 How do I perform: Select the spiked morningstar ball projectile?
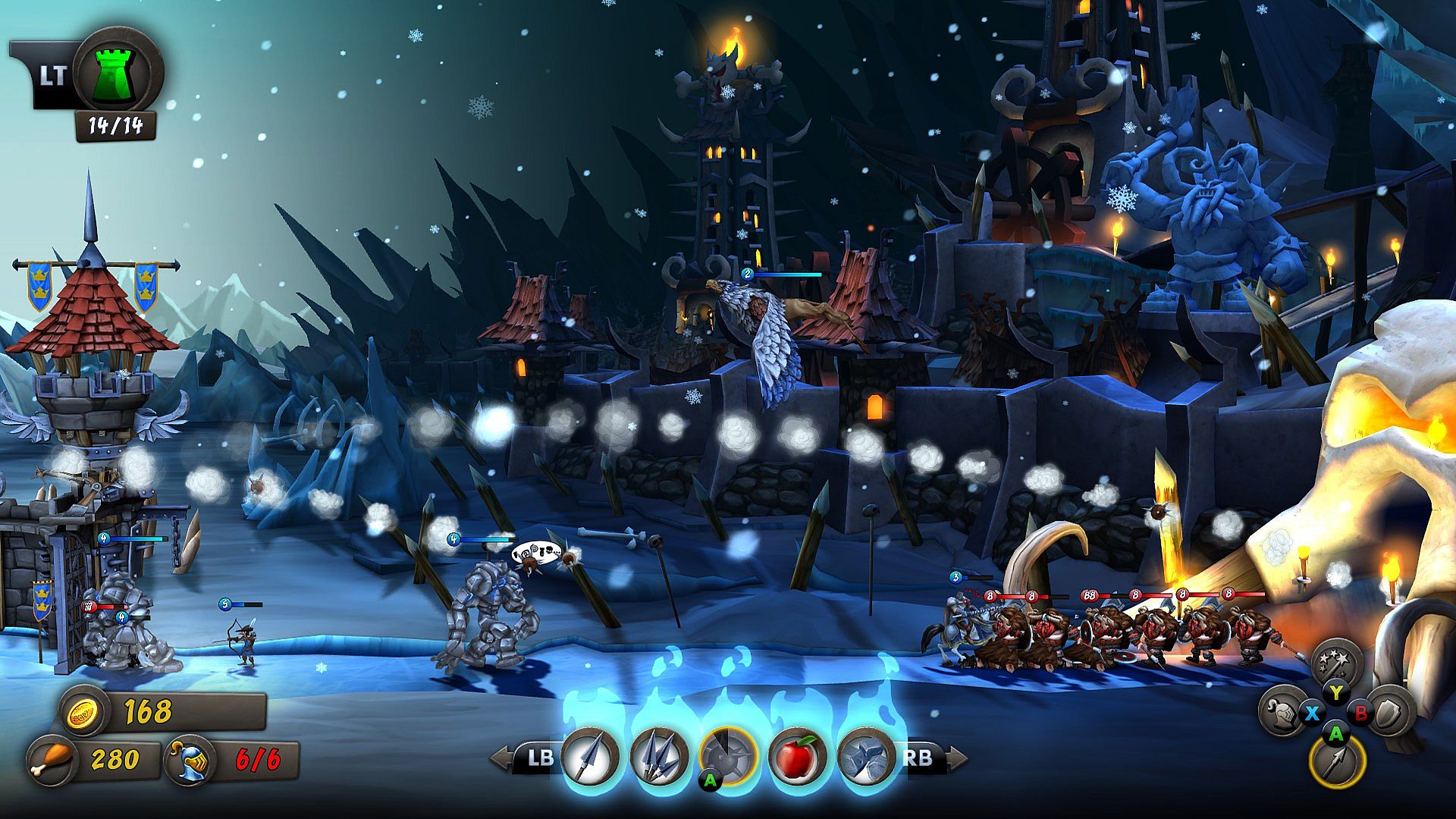tap(728, 756)
